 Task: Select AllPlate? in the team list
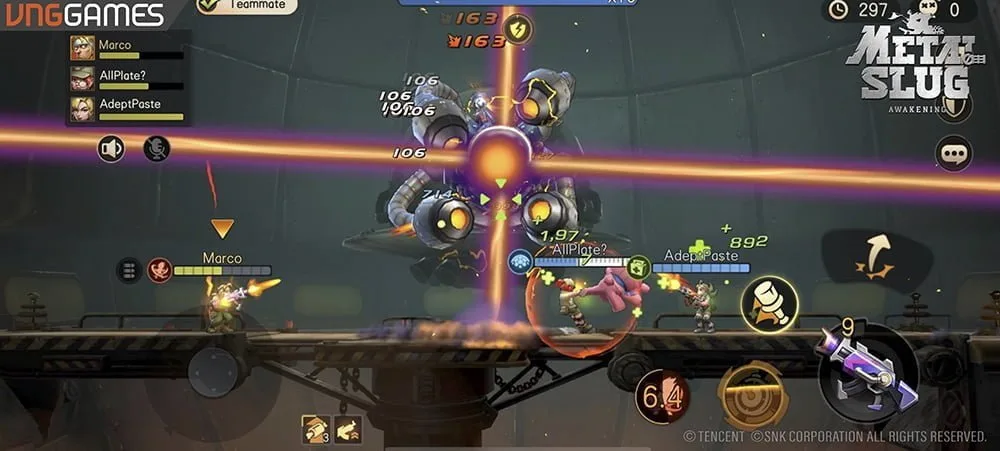point(126,78)
